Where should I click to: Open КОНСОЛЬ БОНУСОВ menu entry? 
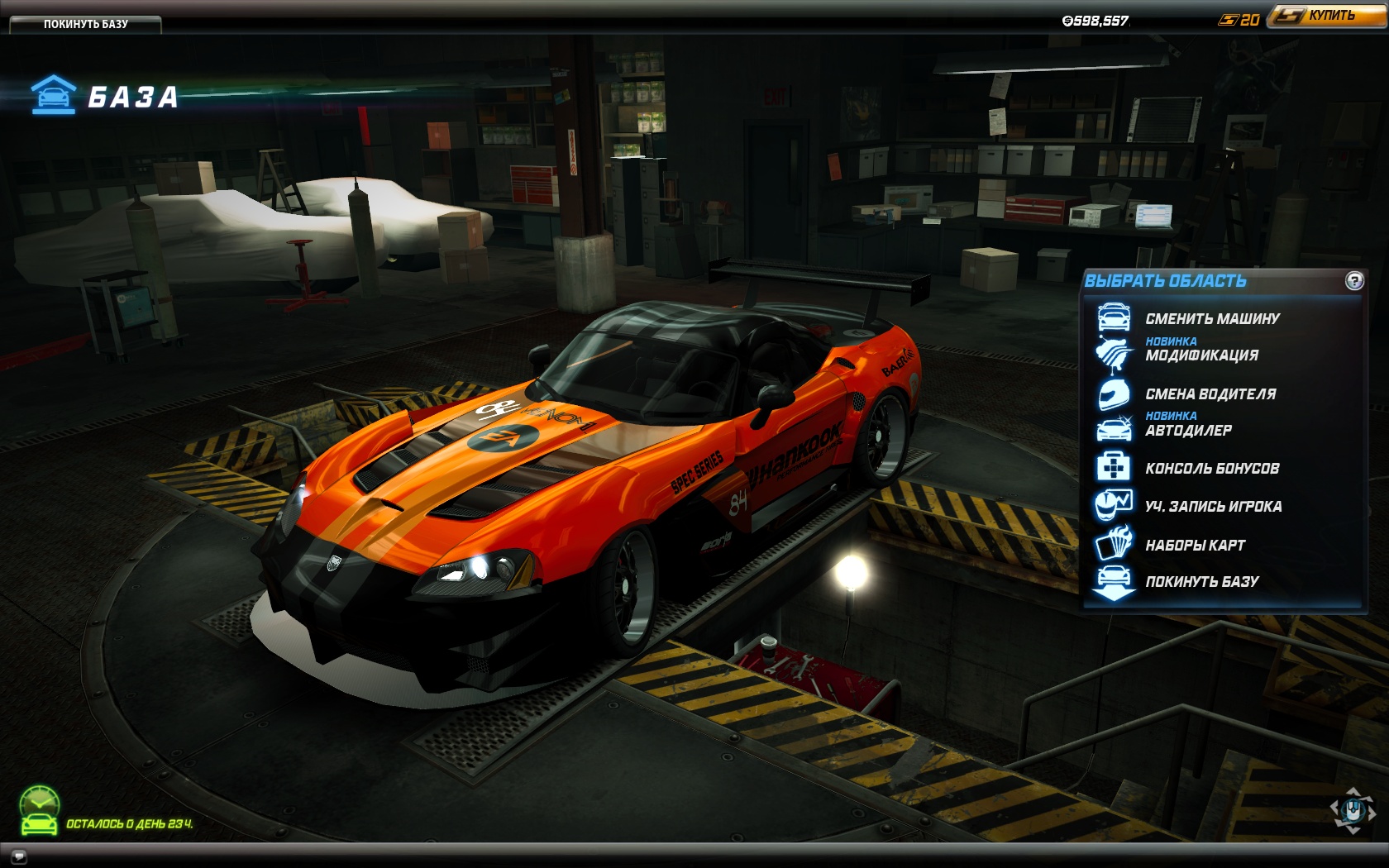click(1212, 468)
